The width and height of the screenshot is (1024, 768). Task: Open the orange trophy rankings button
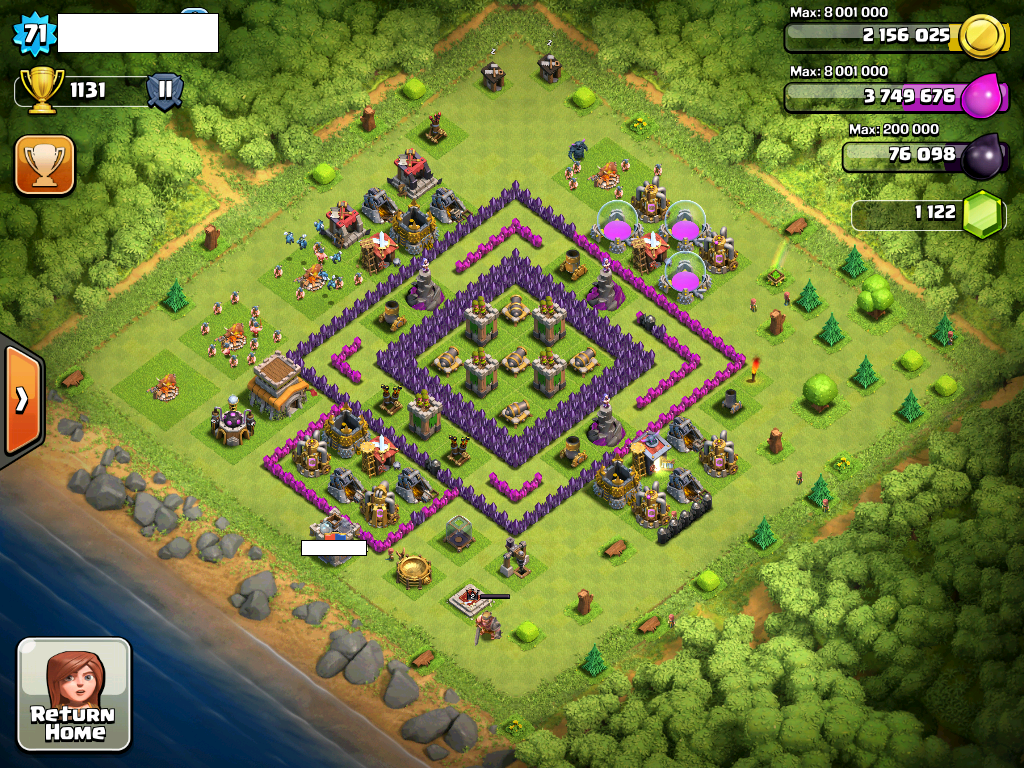tap(45, 165)
